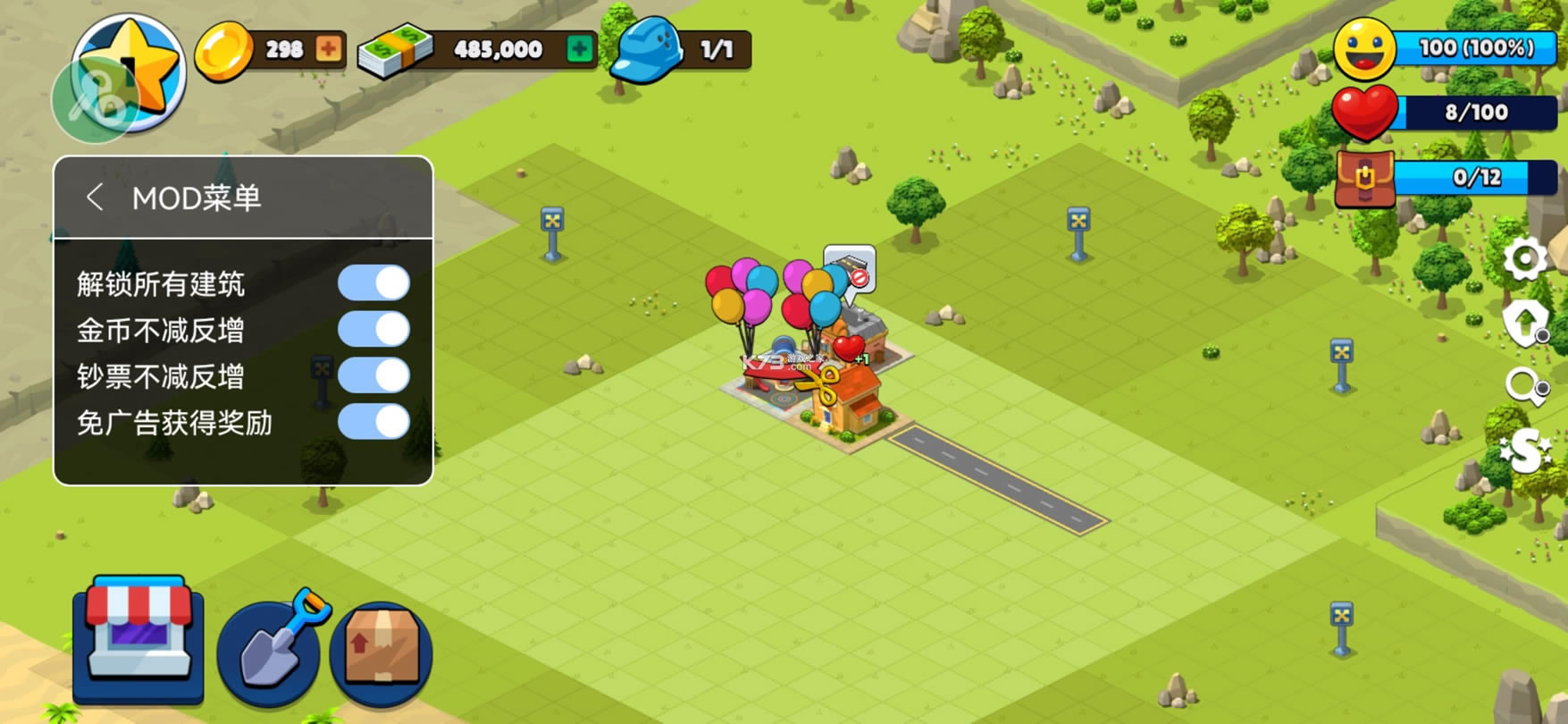Open the gear settings
The width and height of the screenshot is (1568, 724).
pyautogui.click(x=1524, y=260)
